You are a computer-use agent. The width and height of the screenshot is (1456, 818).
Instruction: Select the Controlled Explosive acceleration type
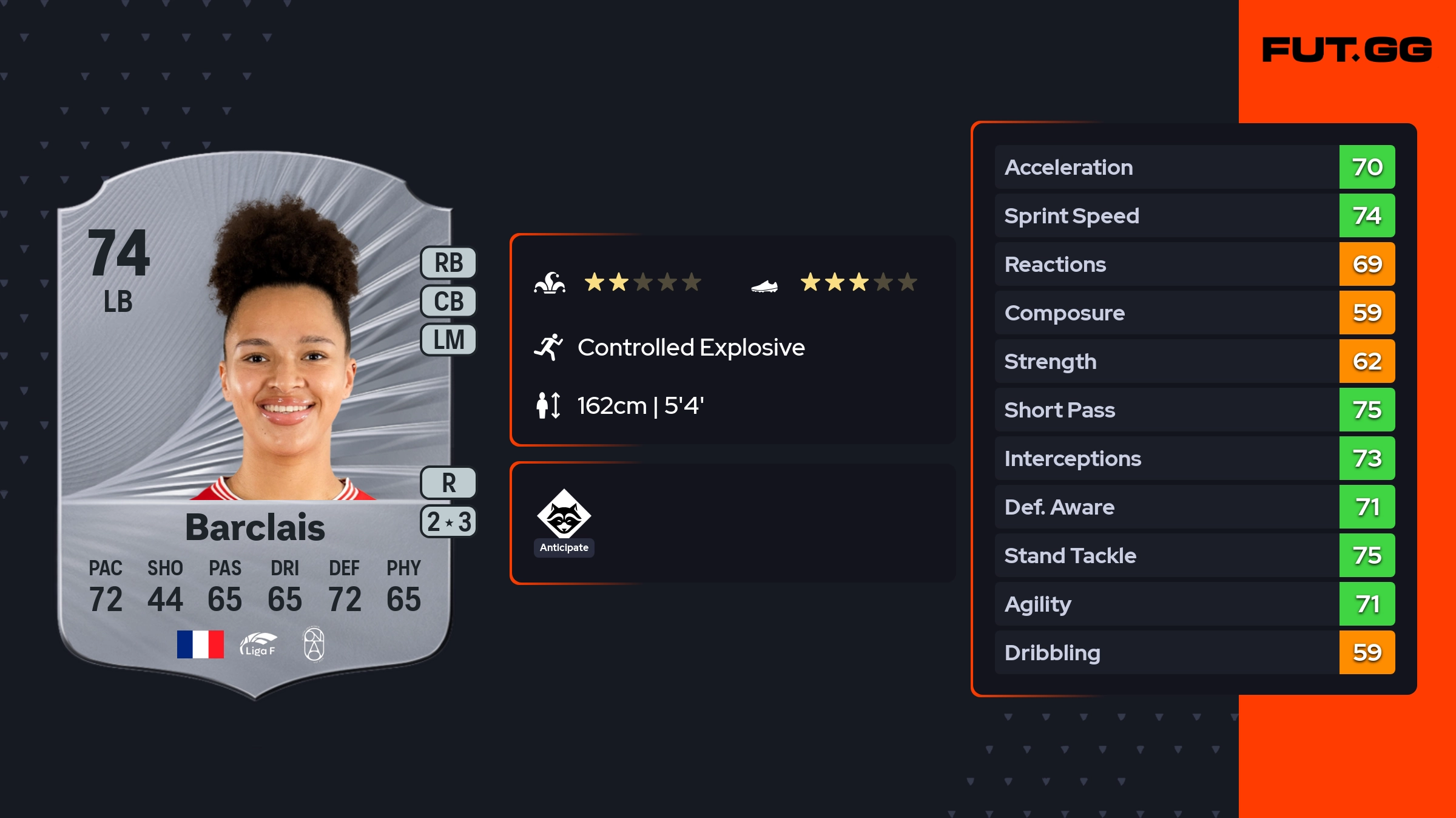(x=690, y=348)
